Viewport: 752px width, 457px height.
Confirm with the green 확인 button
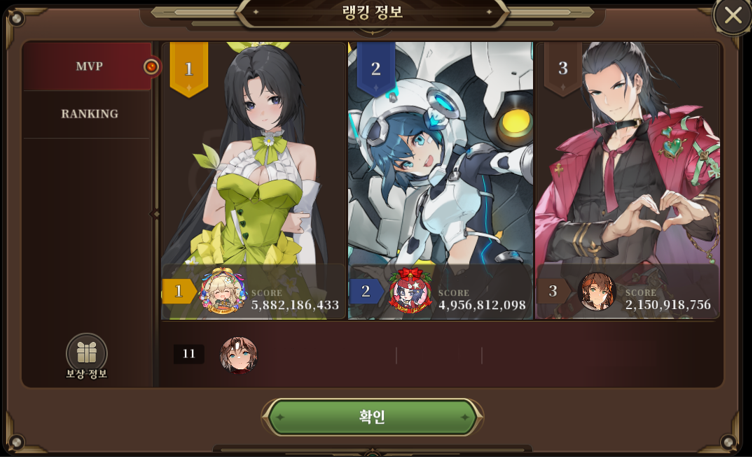(x=372, y=417)
